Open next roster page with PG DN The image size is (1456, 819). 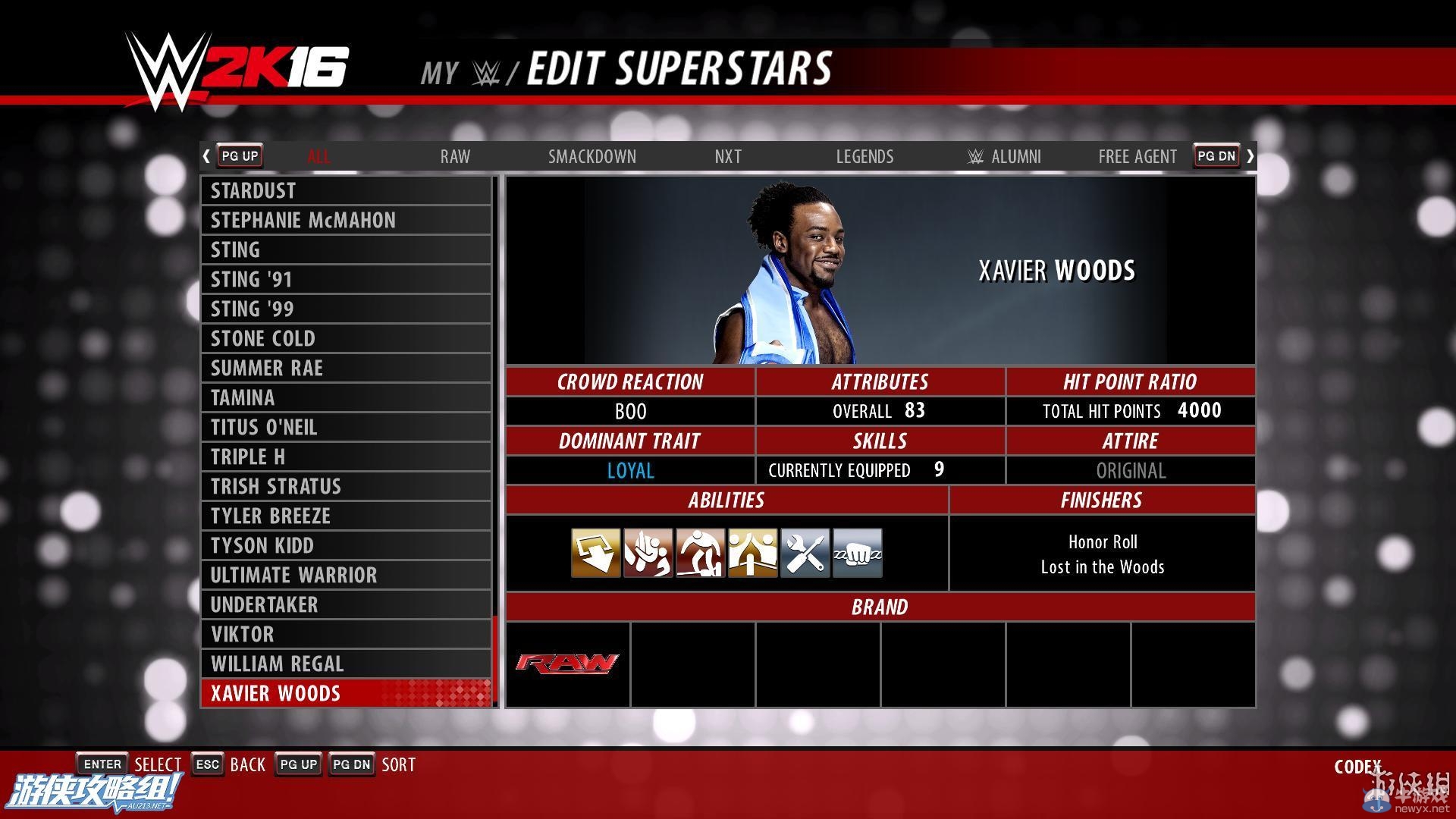[x=1216, y=155]
